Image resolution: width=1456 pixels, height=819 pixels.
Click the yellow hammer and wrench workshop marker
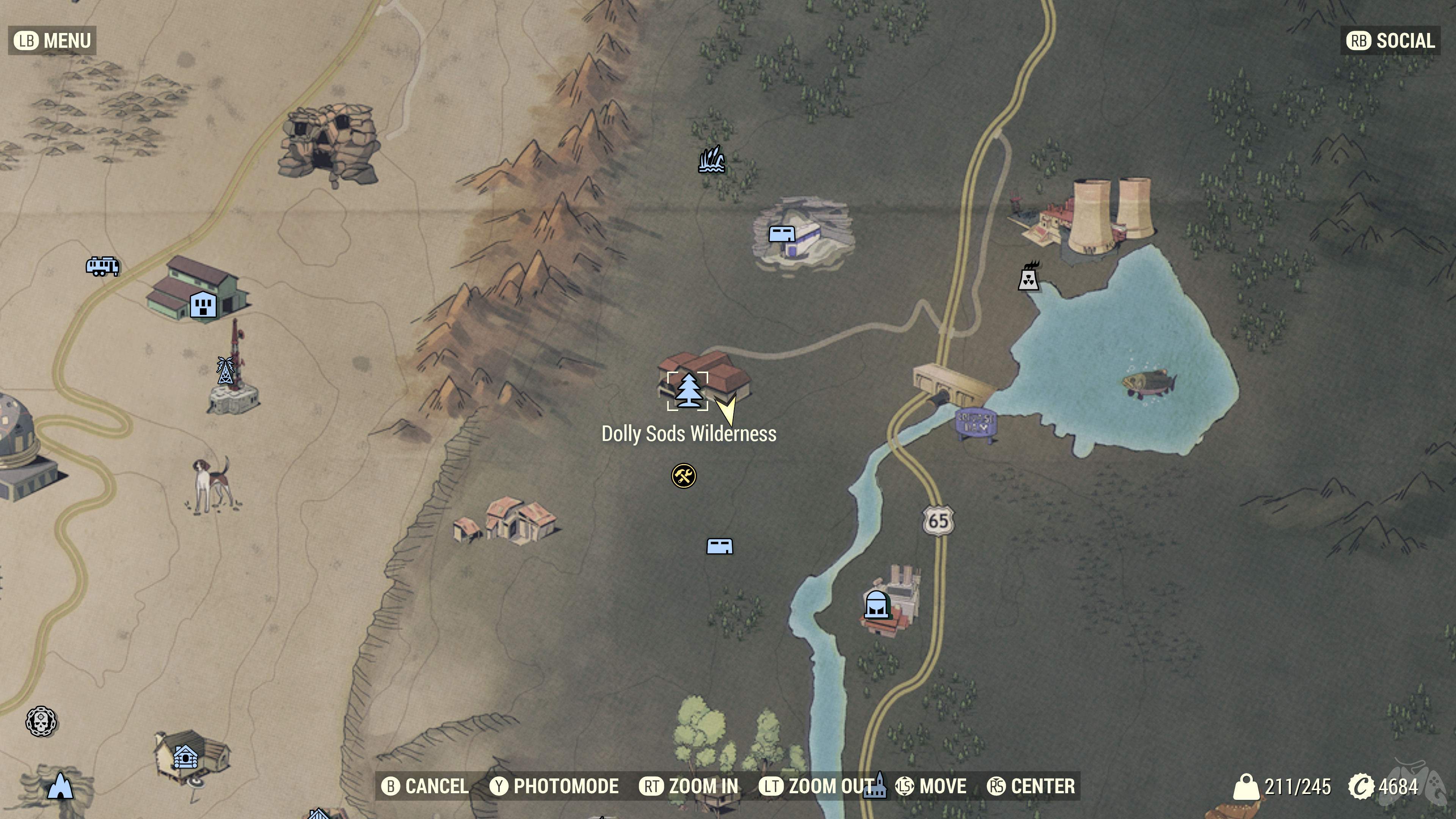pos(683,476)
